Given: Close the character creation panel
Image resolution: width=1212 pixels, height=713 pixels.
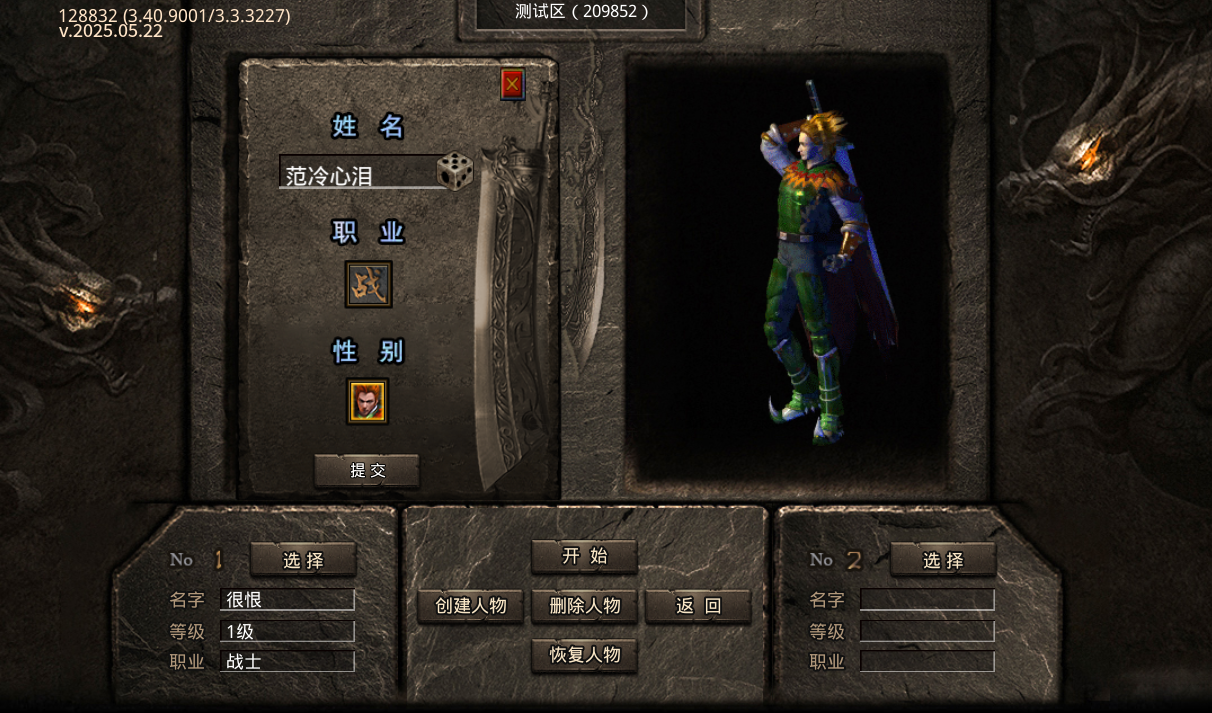Looking at the screenshot, I should click(512, 85).
